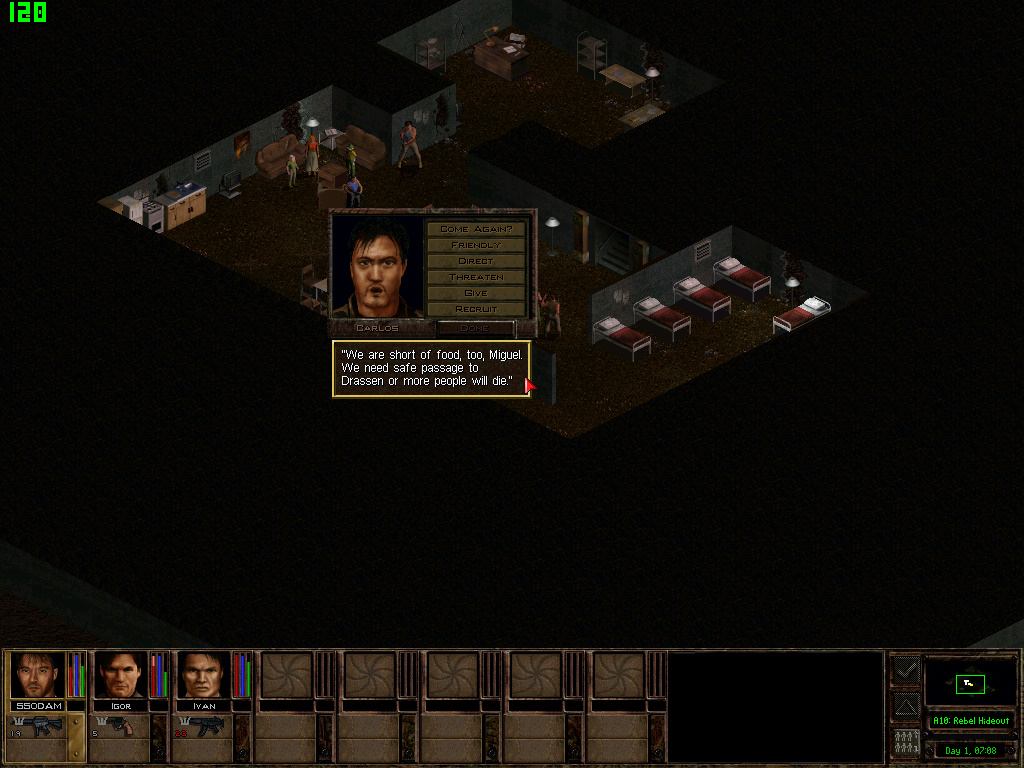The width and height of the screenshot is (1024, 768).
Task: Click Igor's revolver weapon slot
Action: click(121, 726)
